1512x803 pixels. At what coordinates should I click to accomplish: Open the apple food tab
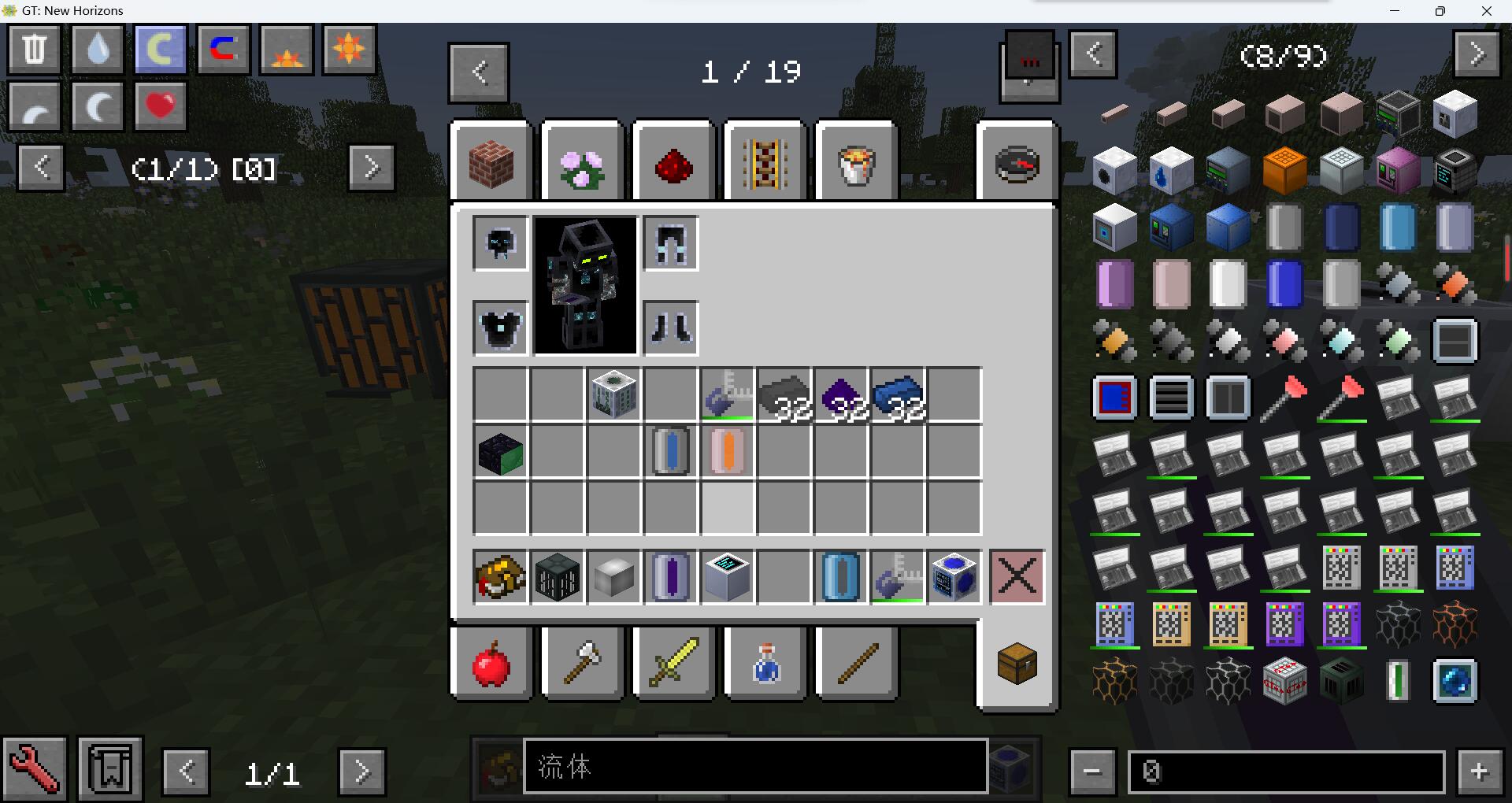tap(491, 663)
